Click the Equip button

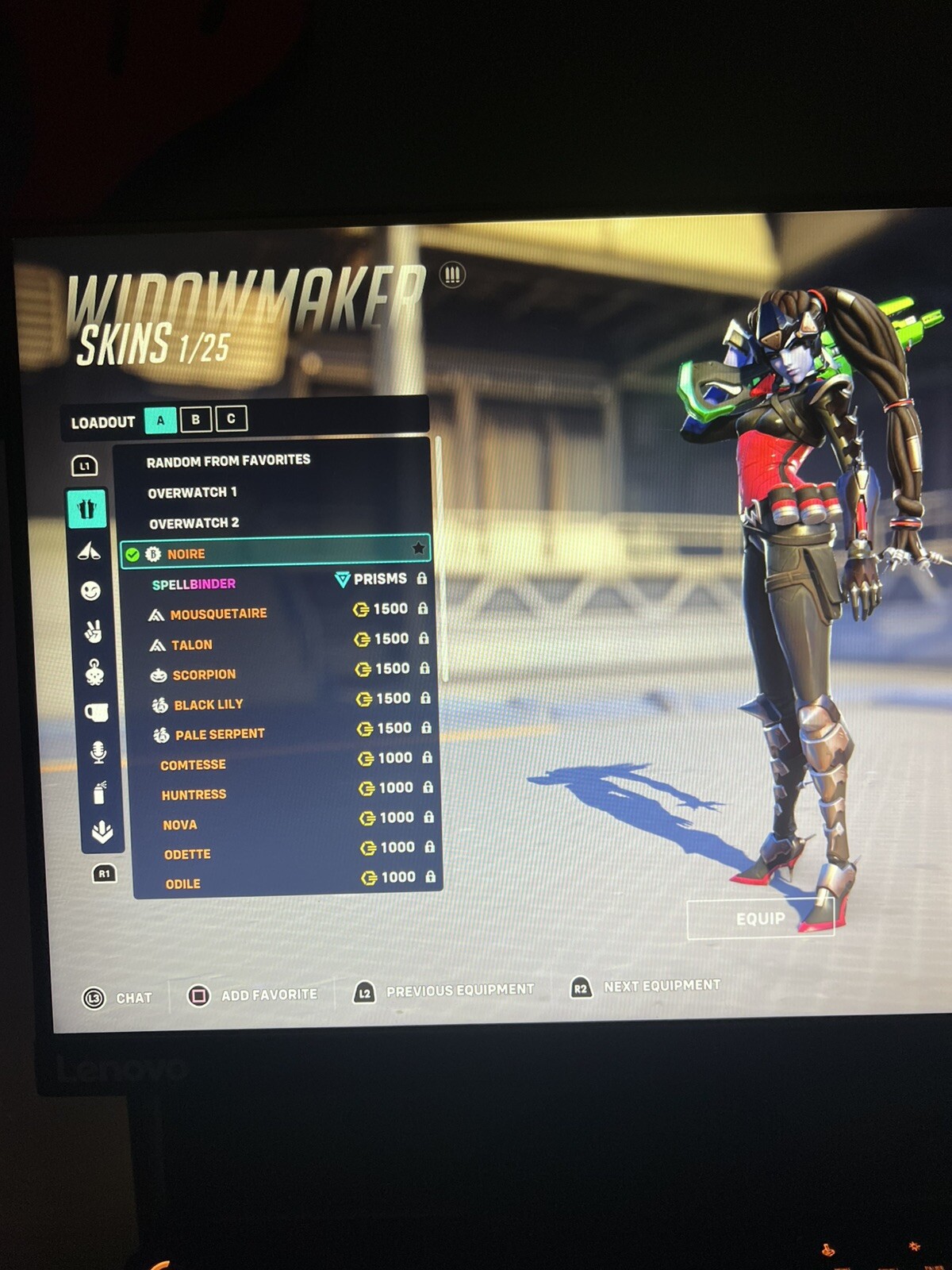760,919
